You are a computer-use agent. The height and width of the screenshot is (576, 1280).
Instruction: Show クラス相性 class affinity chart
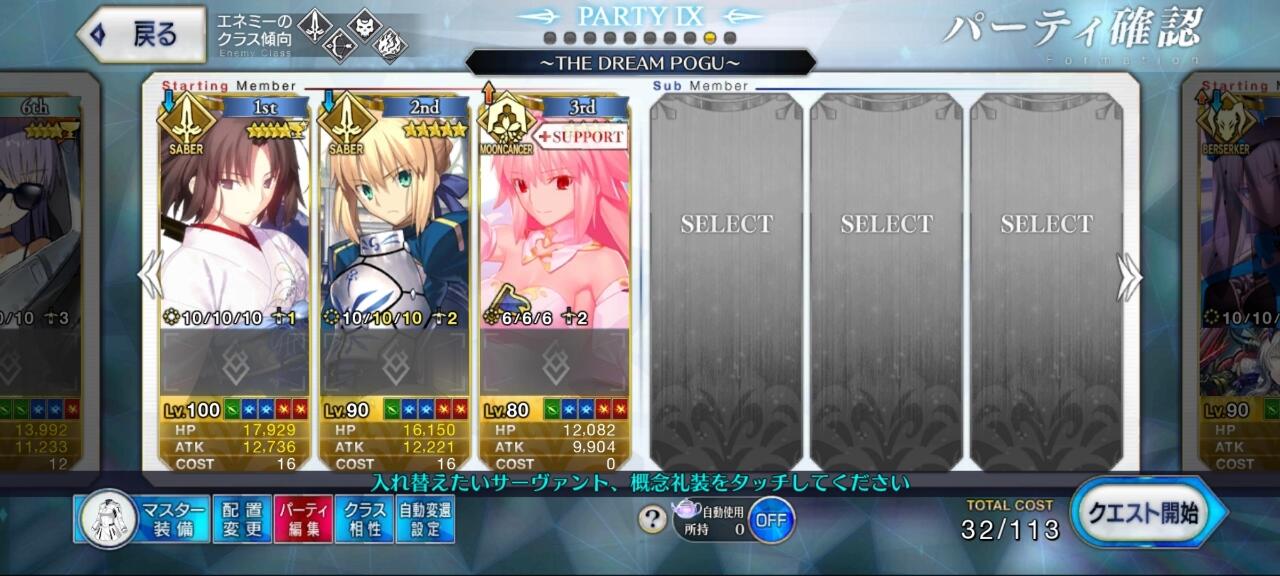364,519
